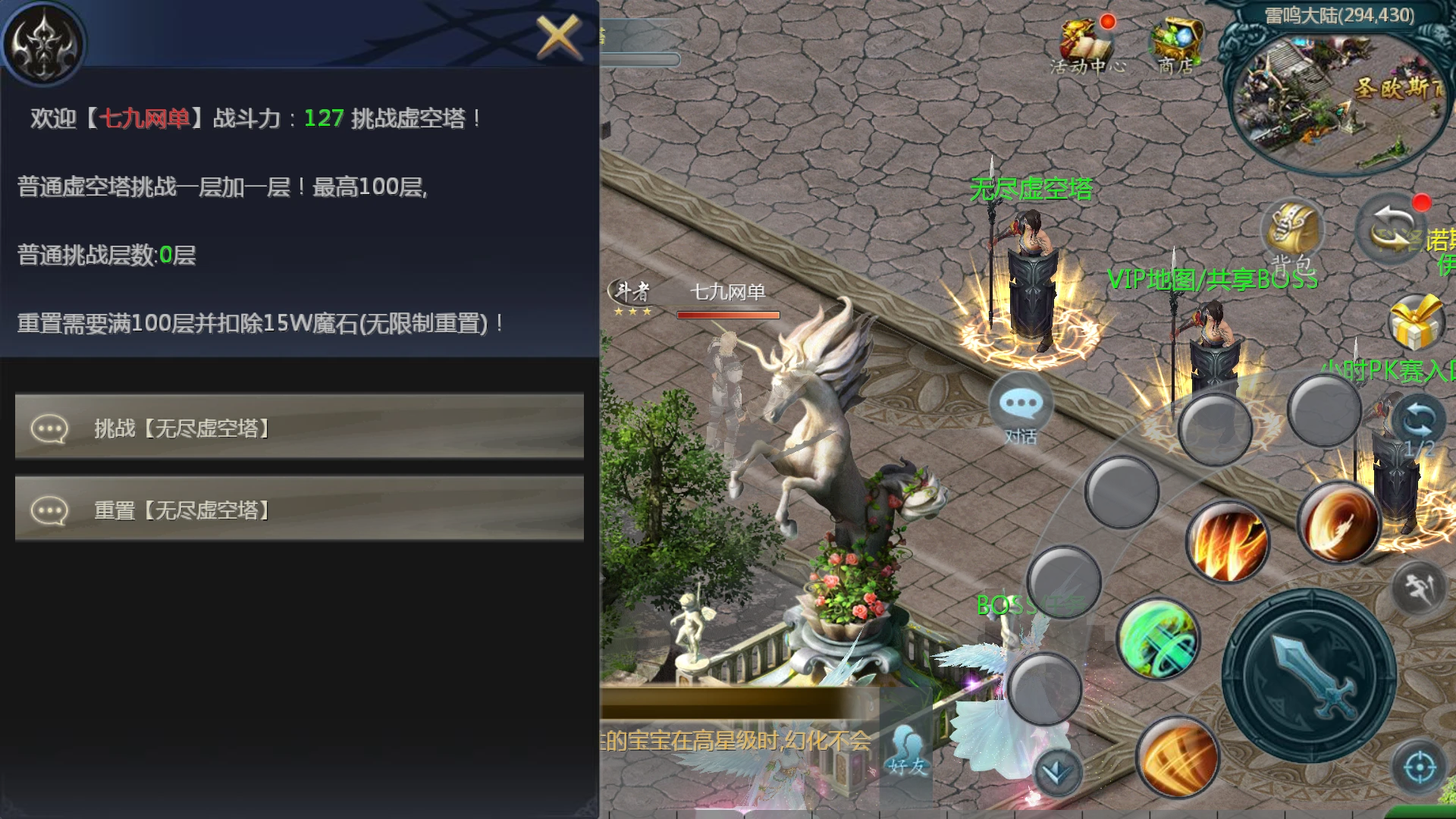This screenshot has width=1456, height=819.
Task: Tap the return arrow with red notification dot
Action: pyautogui.click(x=1394, y=231)
